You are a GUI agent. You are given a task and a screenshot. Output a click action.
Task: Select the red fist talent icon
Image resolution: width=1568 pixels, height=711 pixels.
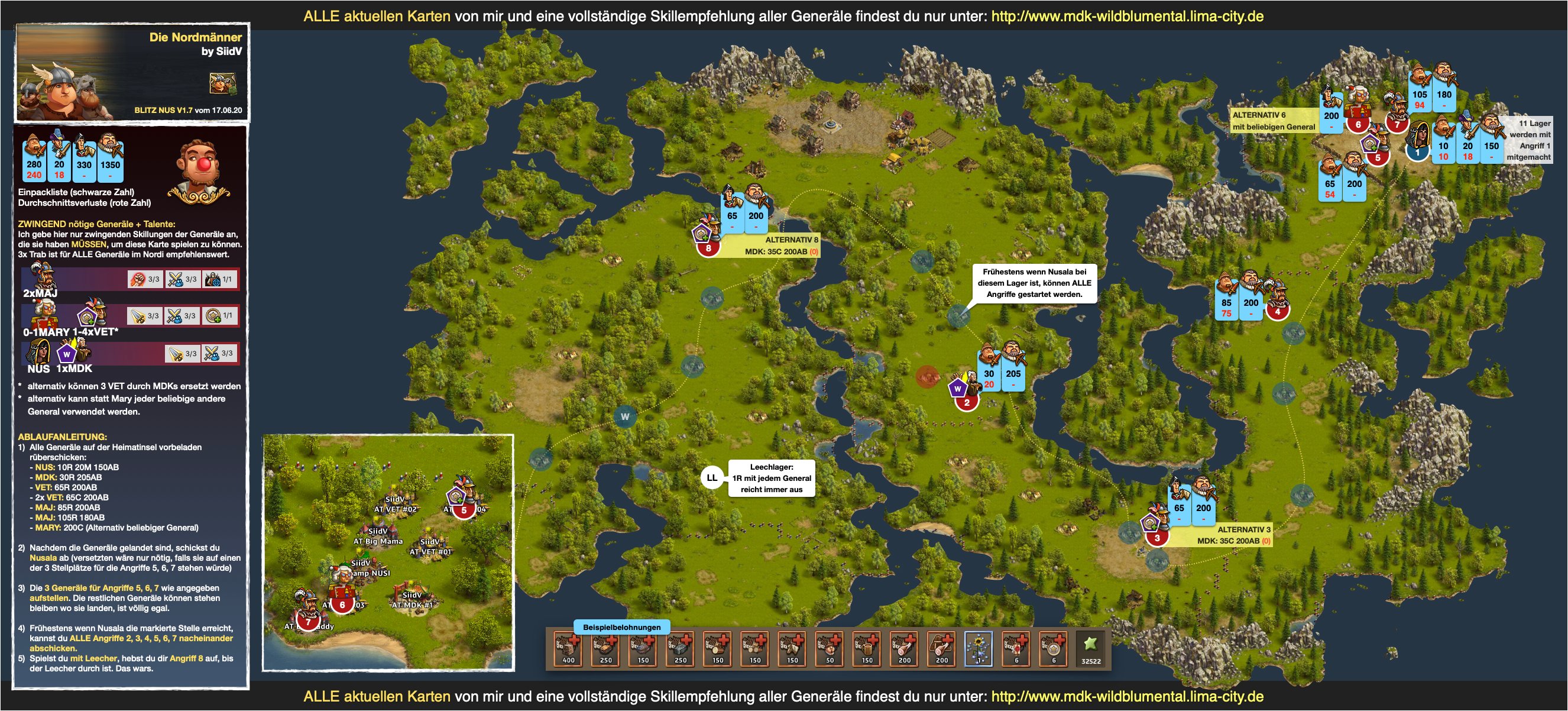click(138, 279)
